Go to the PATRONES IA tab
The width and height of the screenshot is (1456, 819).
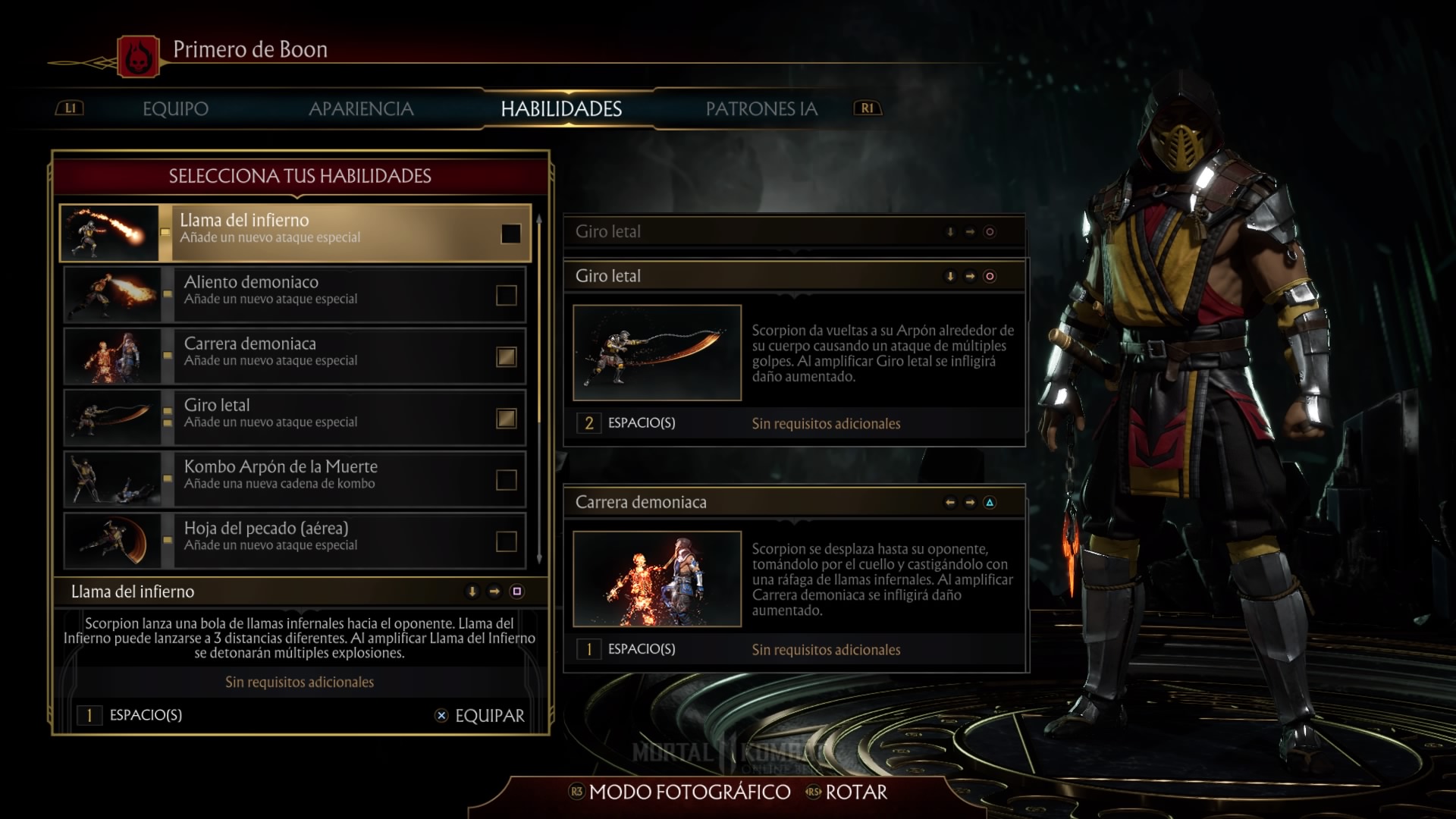[761, 108]
